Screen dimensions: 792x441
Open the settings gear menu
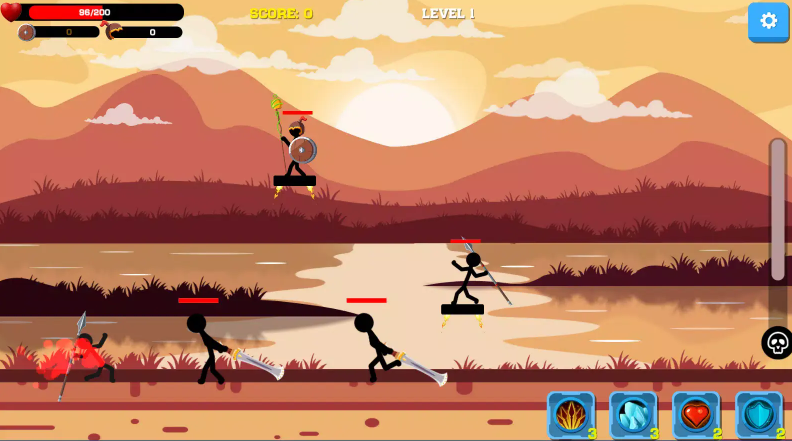tap(768, 21)
